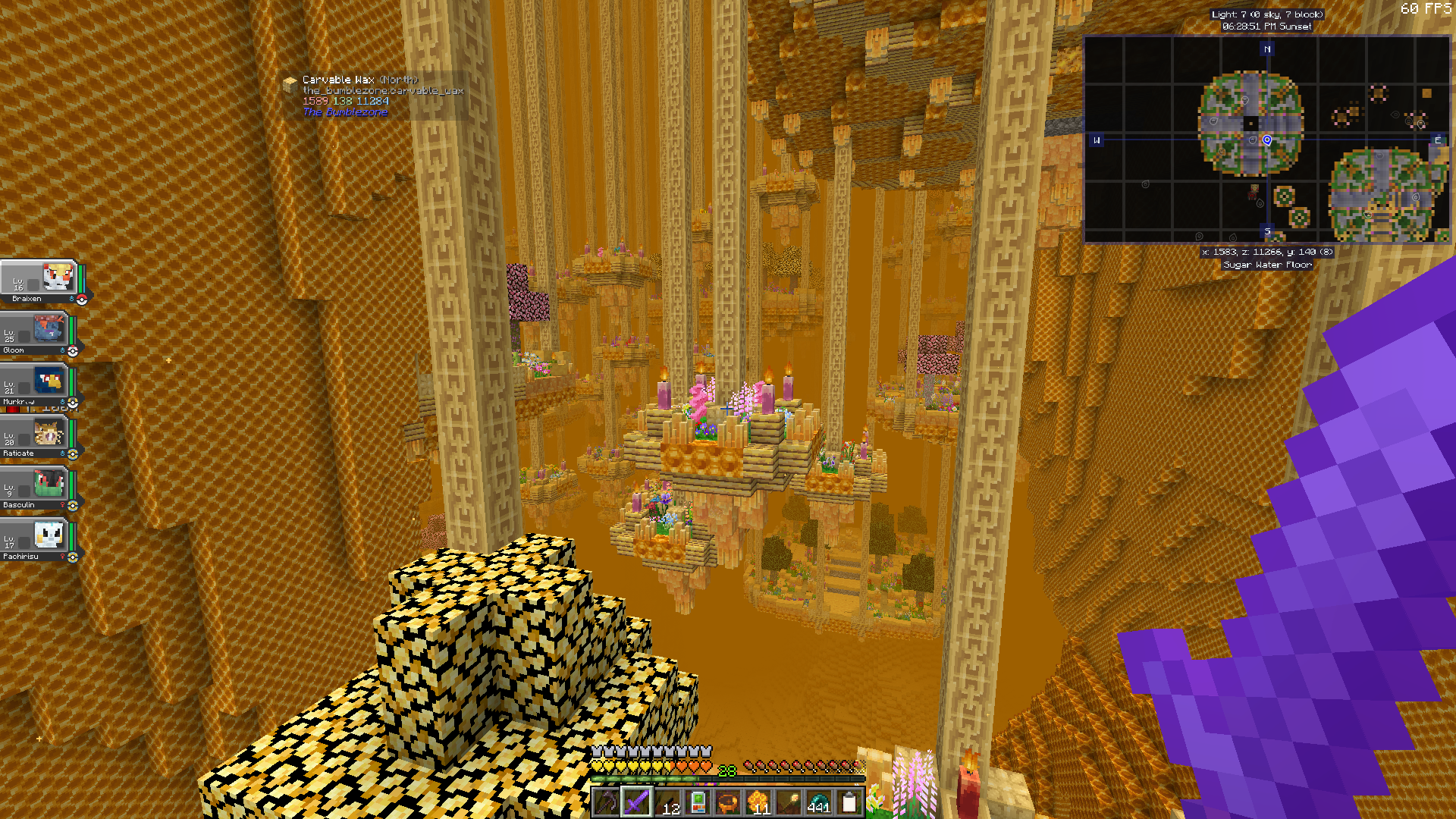Click the N marker on the minimap
This screenshot has width=1456, height=819.
pyautogui.click(x=1266, y=49)
